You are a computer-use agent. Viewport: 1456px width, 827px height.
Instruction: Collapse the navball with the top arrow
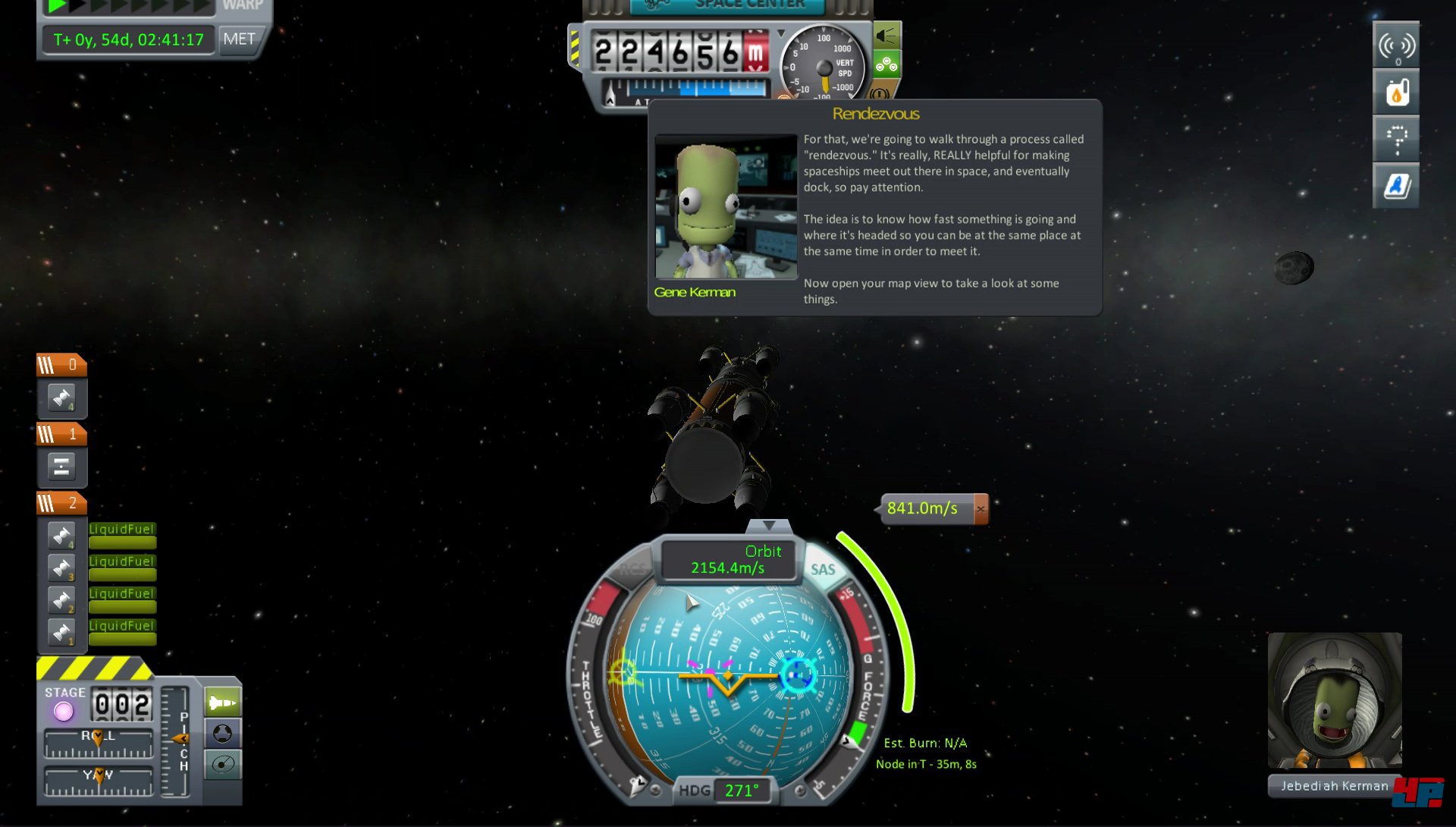tap(769, 526)
